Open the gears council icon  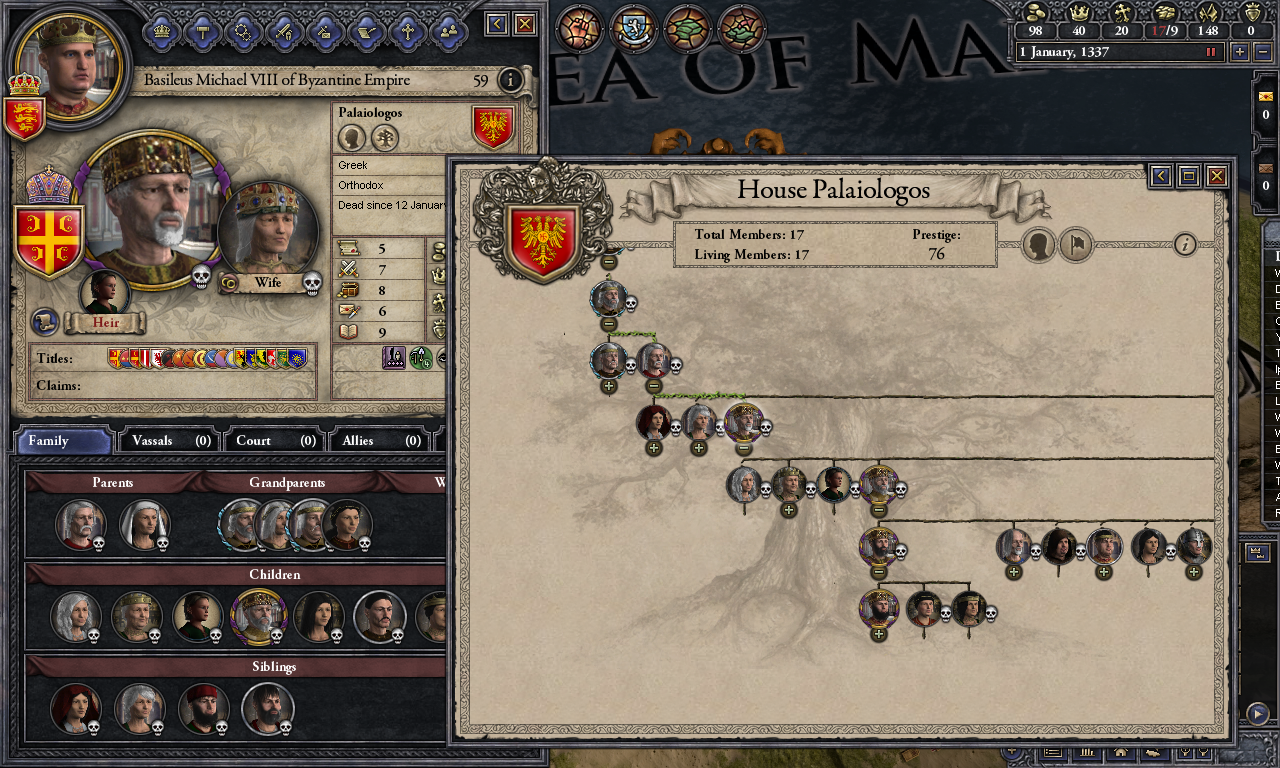tap(242, 32)
